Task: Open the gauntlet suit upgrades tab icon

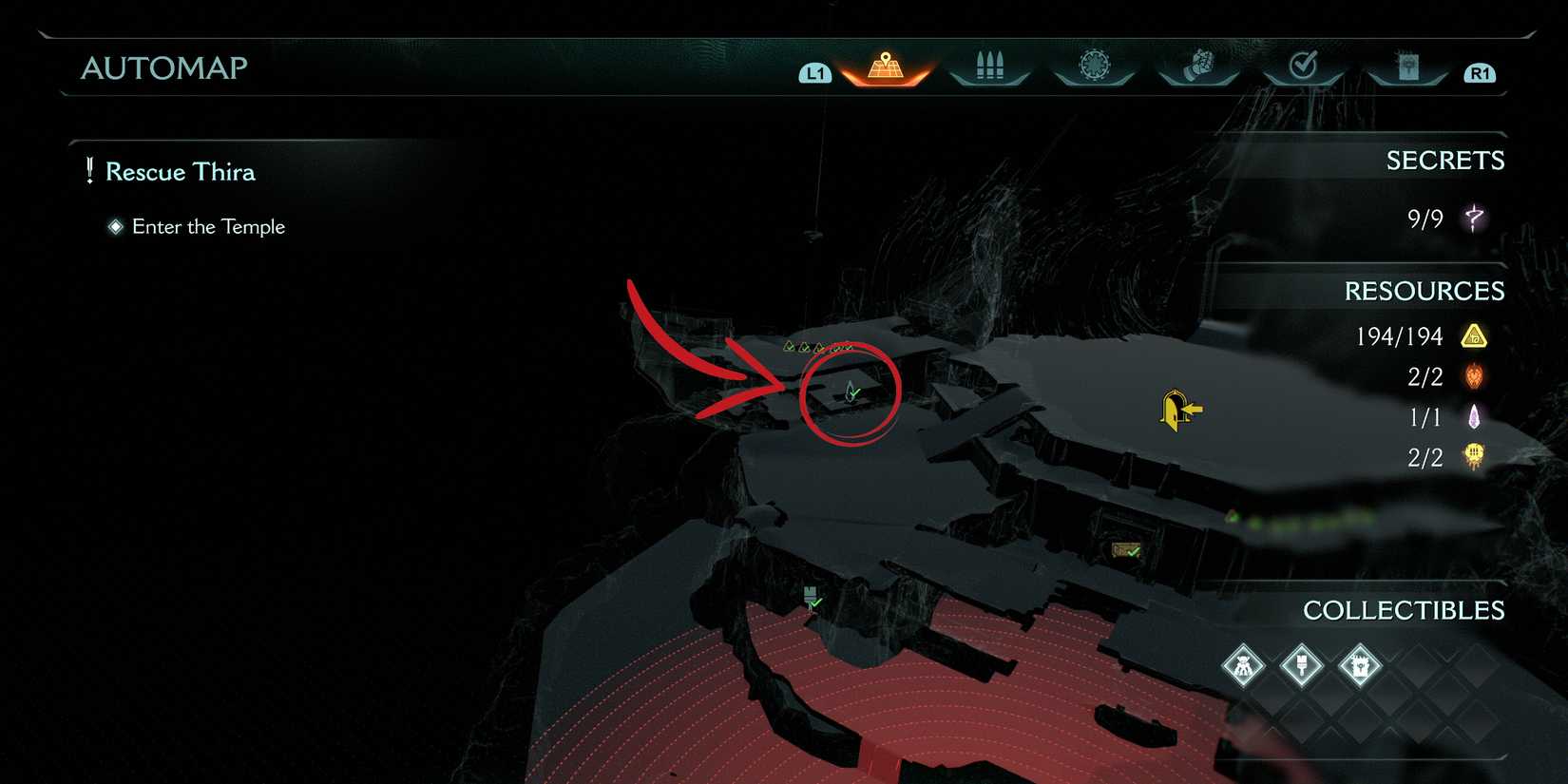Action: click(1198, 65)
